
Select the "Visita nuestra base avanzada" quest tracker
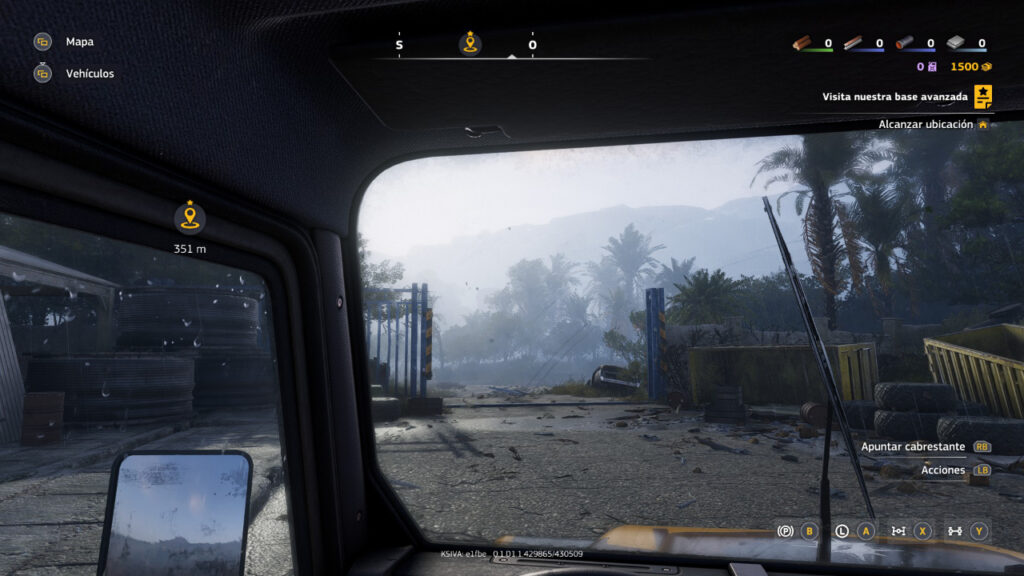[895, 97]
